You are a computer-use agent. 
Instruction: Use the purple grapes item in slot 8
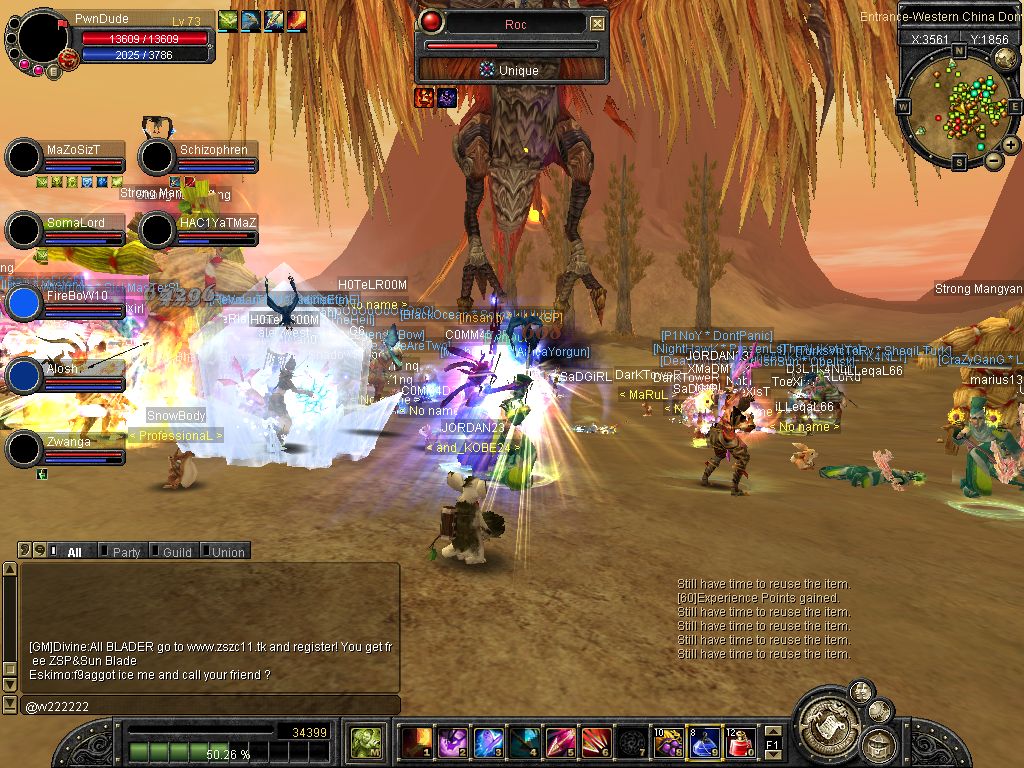(667, 742)
